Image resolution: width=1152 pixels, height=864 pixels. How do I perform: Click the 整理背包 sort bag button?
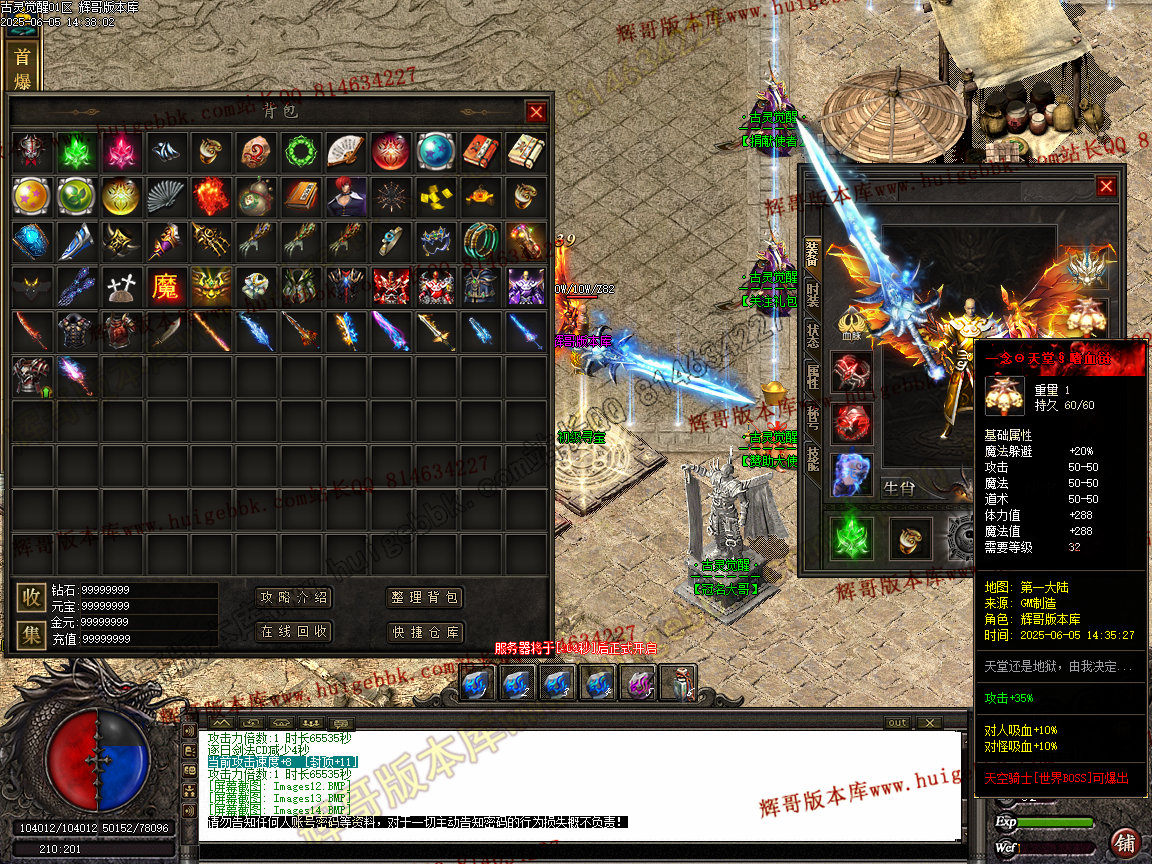pos(425,598)
